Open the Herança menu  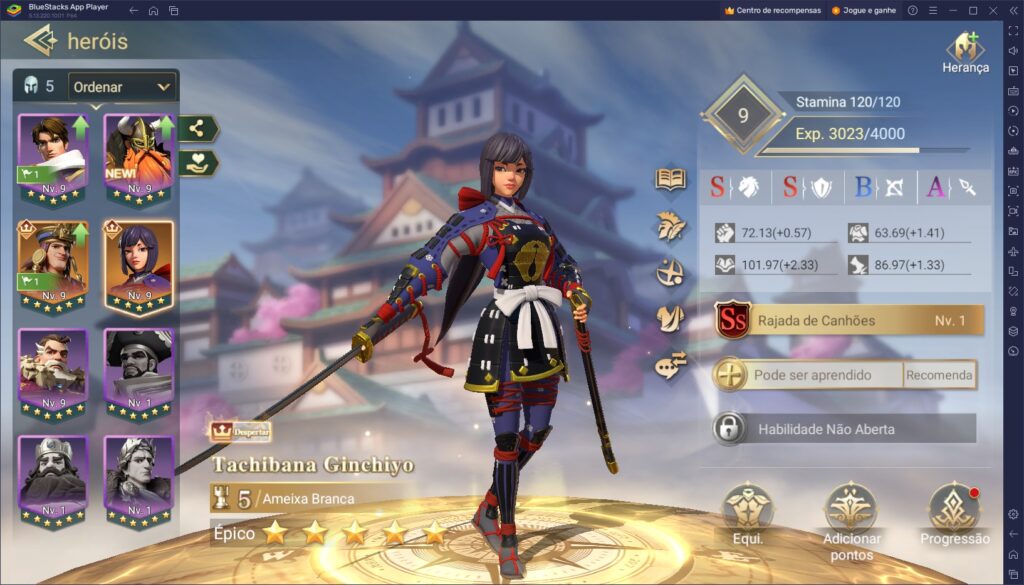pyautogui.click(x=965, y=52)
